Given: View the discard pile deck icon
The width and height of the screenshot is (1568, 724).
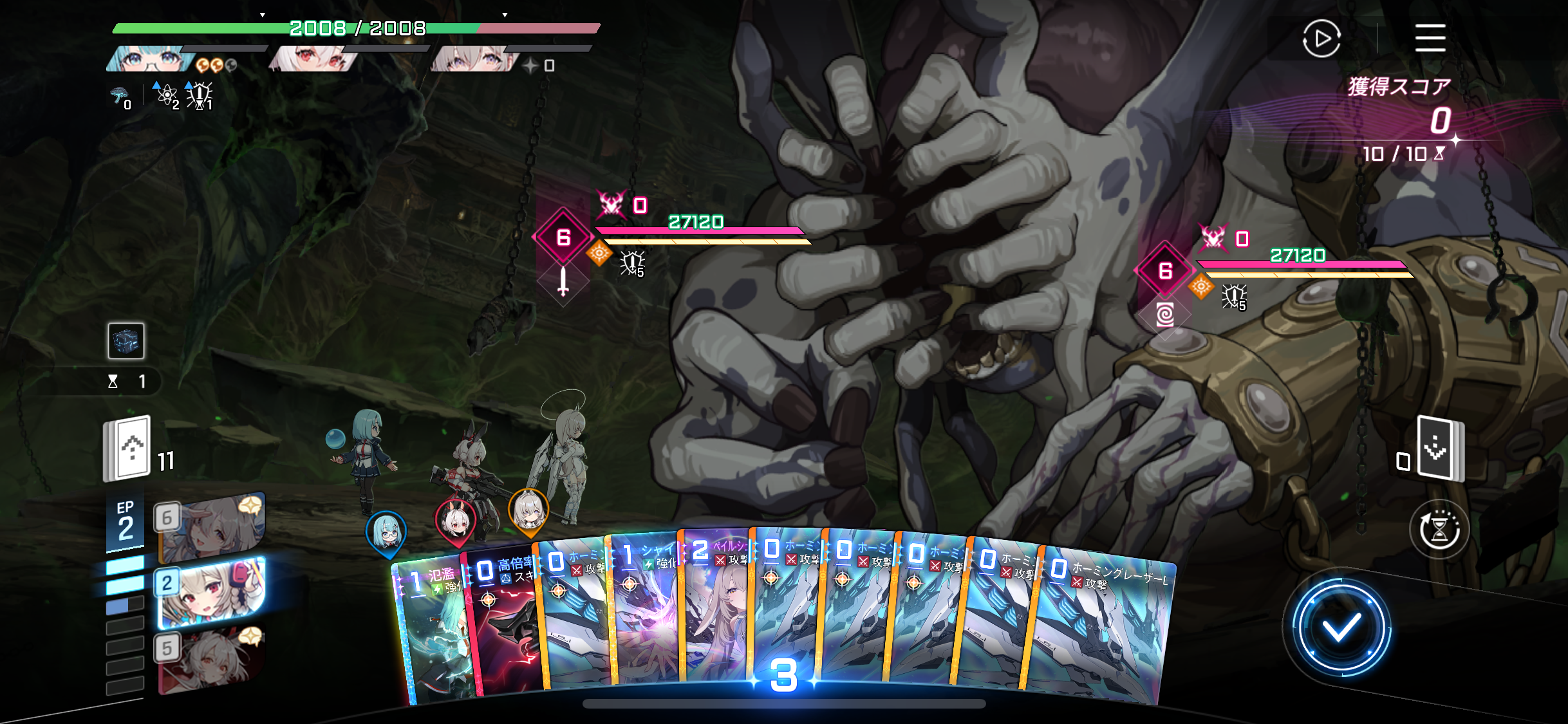Looking at the screenshot, I should 1441,449.
